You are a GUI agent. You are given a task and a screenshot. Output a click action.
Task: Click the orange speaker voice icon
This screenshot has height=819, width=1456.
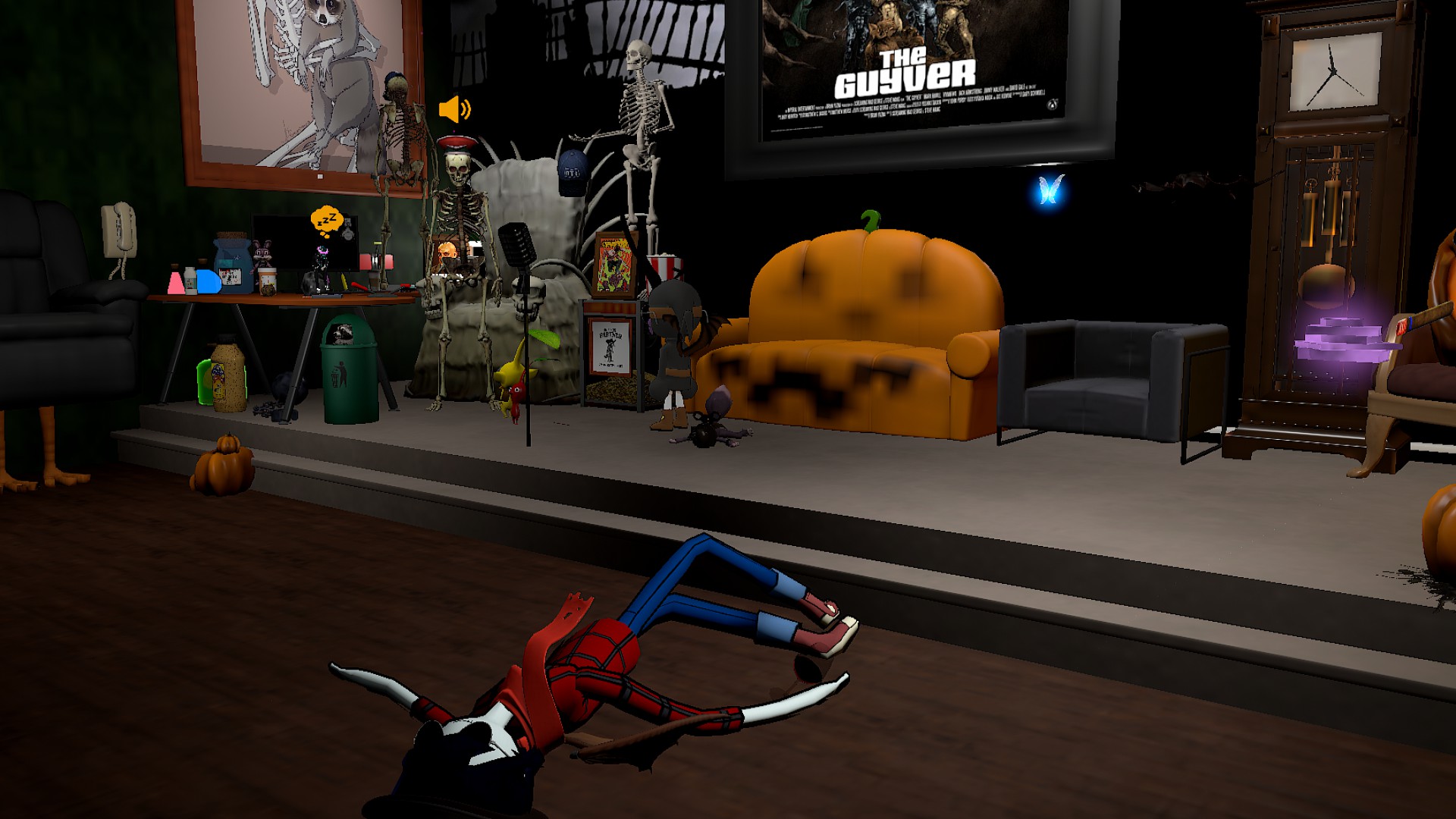pyautogui.click(x=454, y=110)
